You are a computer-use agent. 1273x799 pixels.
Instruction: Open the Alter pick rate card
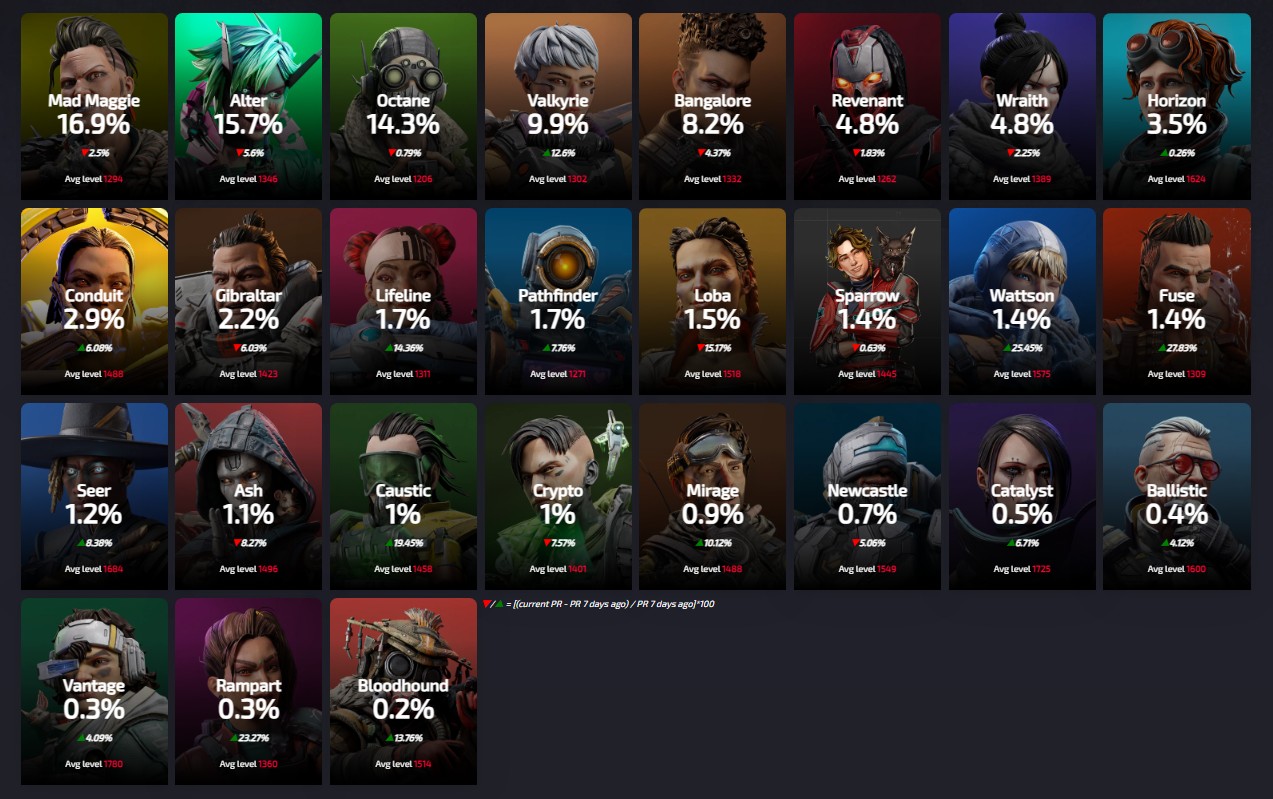[x=248, y=106]
